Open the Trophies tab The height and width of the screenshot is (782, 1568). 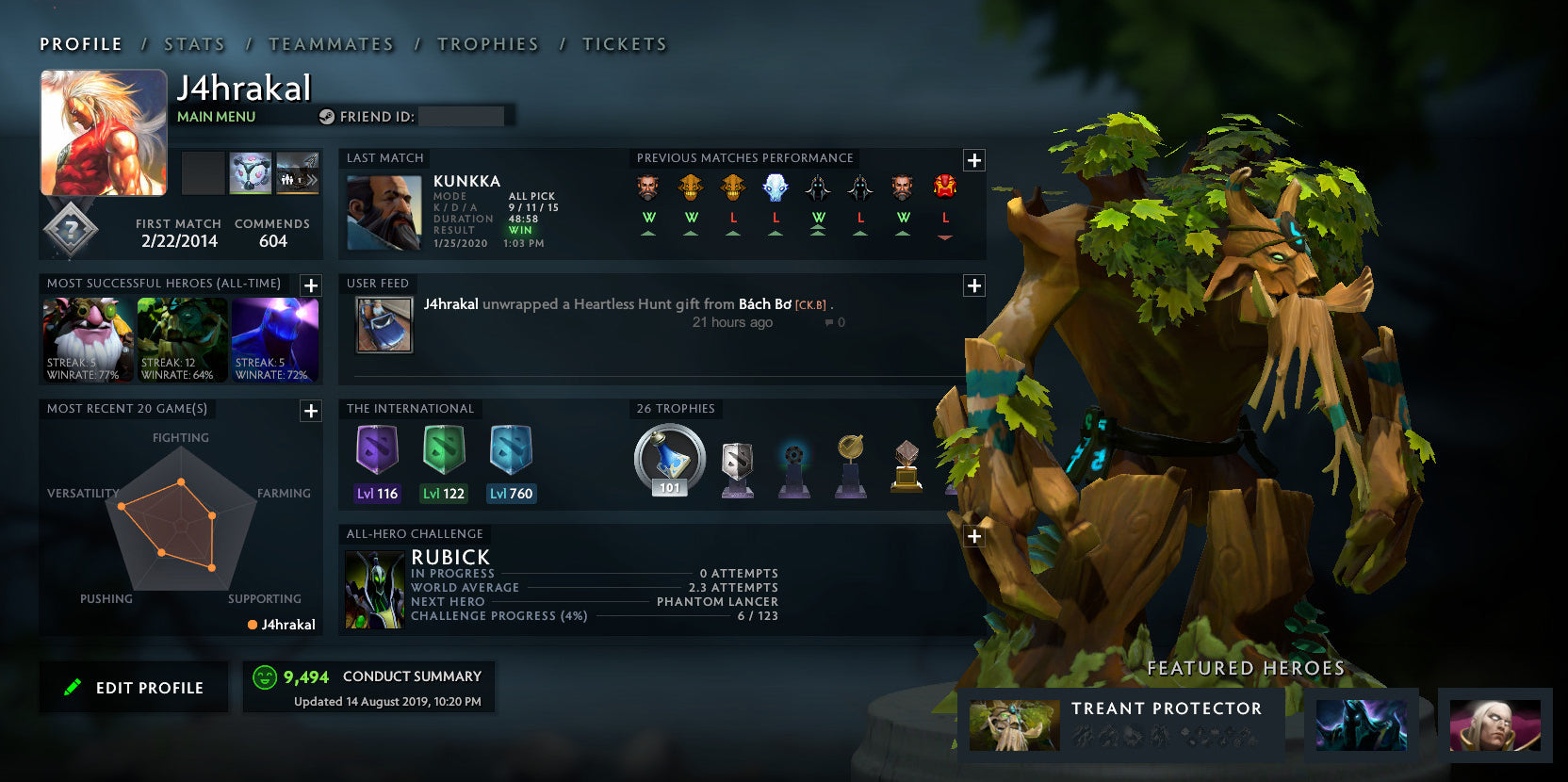point(487,43)
